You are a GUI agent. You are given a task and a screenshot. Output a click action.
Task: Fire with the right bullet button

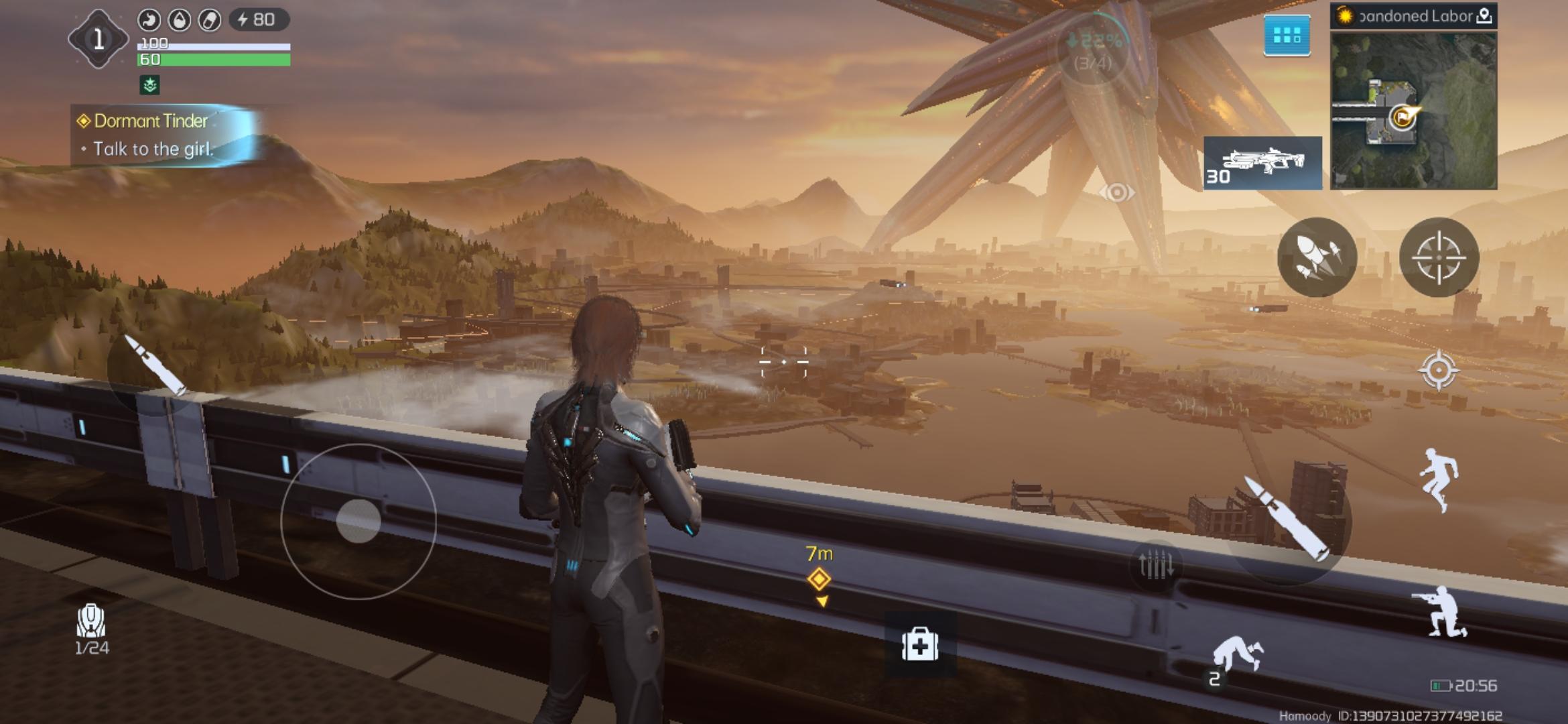(1287, 520)
